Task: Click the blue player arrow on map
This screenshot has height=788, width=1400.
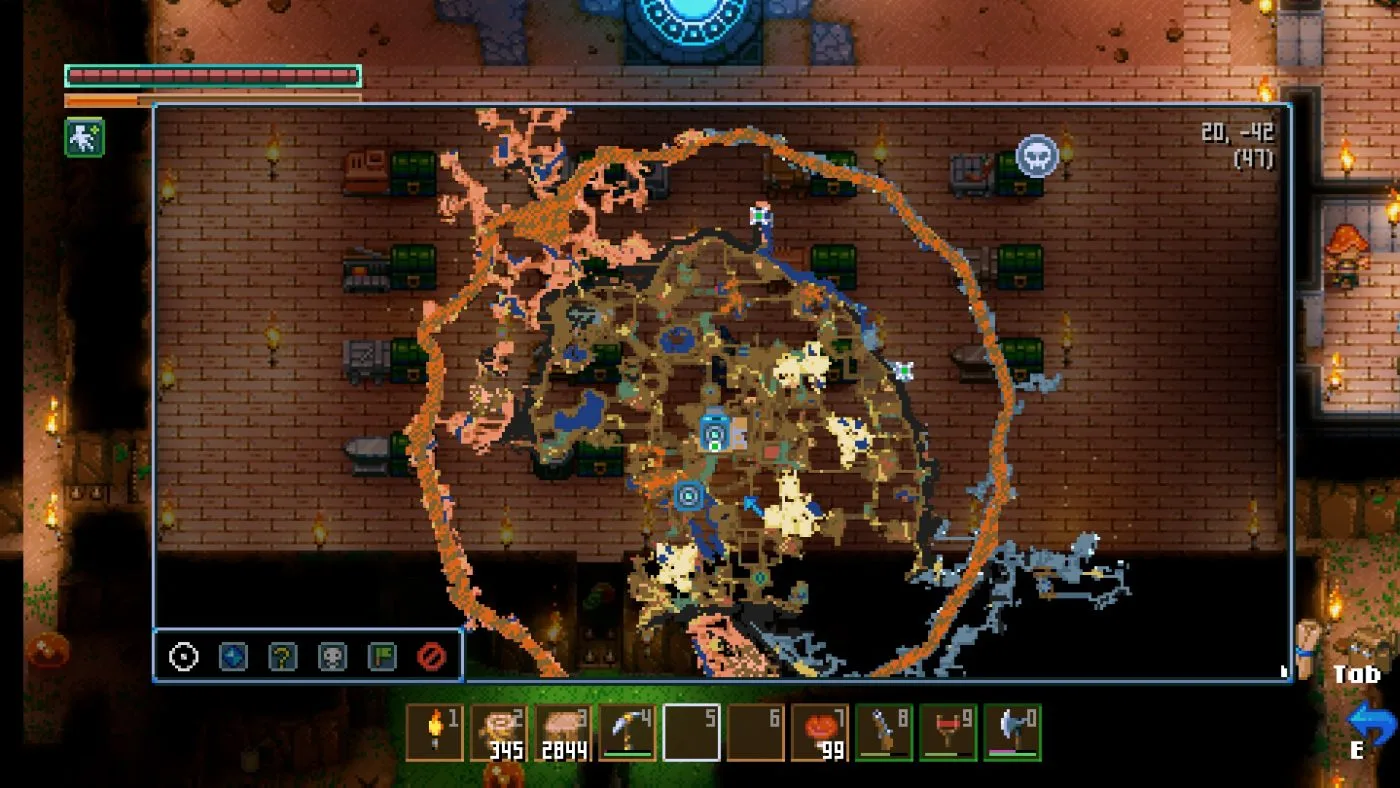Action: (x=751, y=506)
